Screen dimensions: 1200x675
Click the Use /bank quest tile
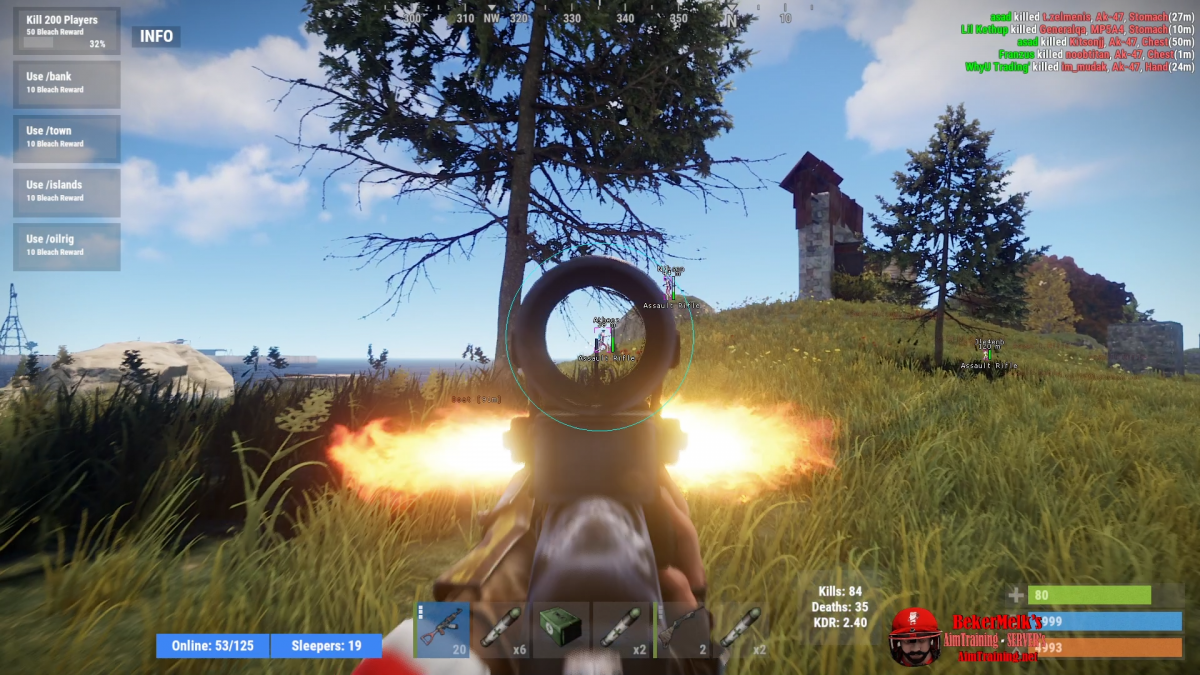(66, 84)
